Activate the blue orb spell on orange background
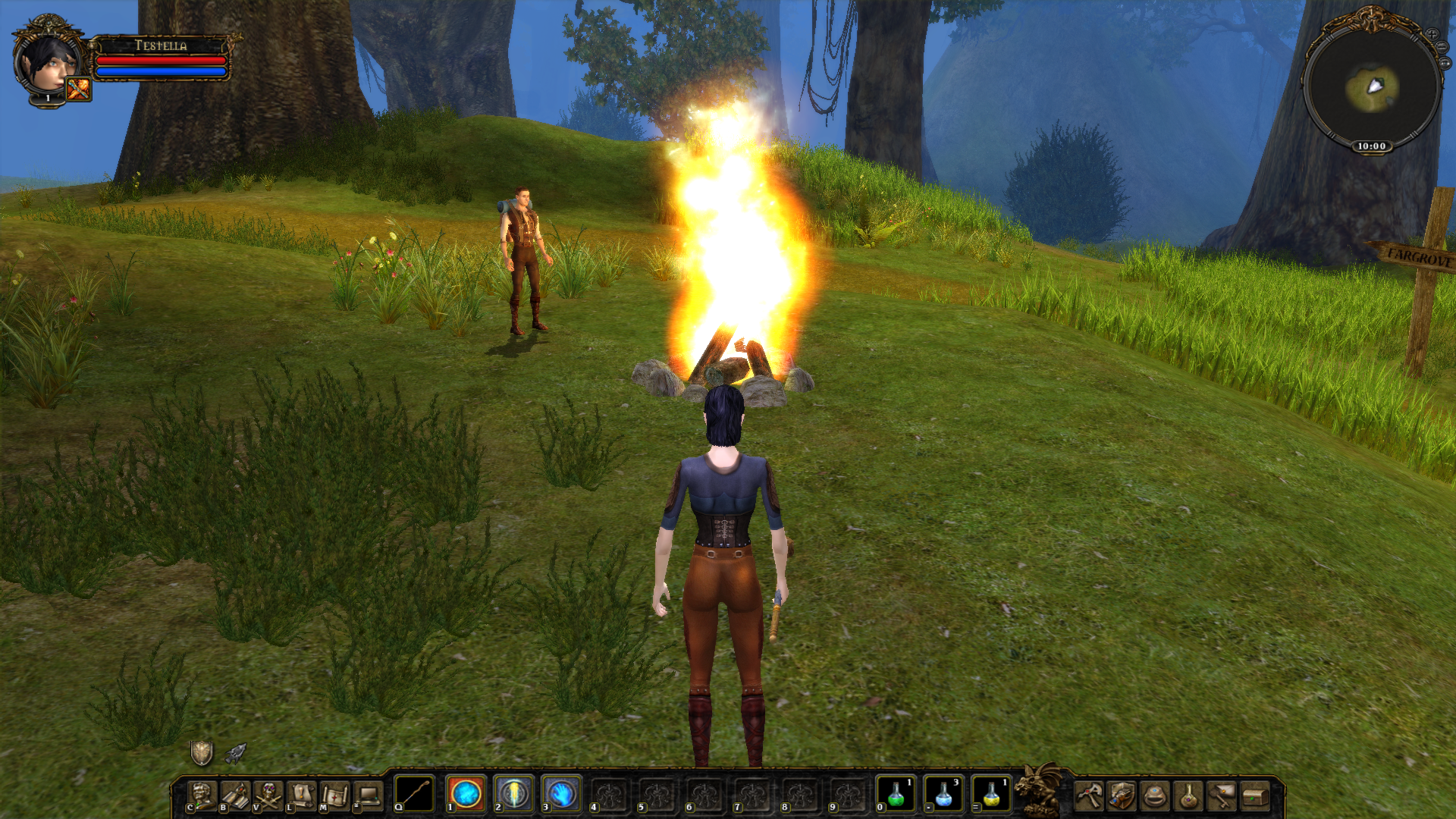1456x819 pixels. (466, 794)
